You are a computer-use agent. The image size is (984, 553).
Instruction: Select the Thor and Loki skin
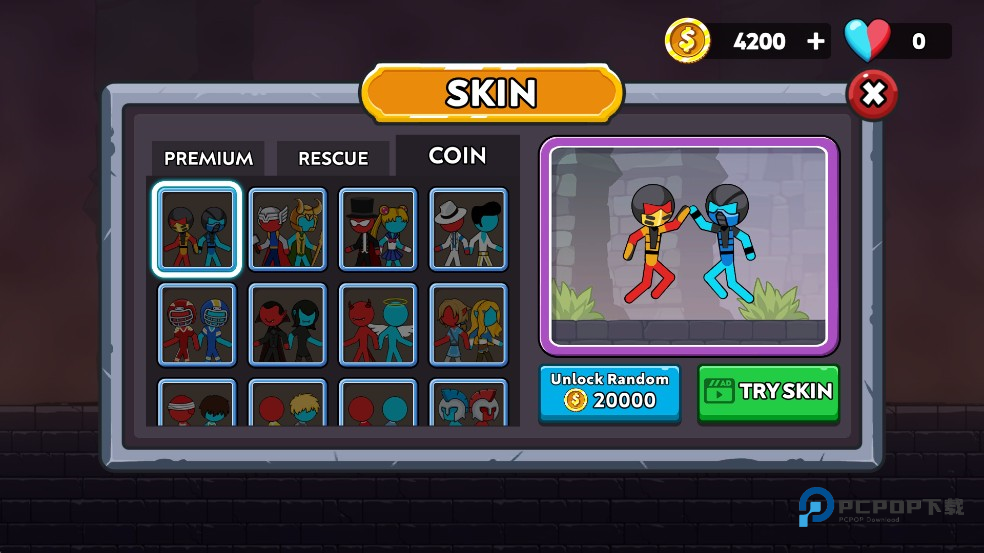point(287,229)
